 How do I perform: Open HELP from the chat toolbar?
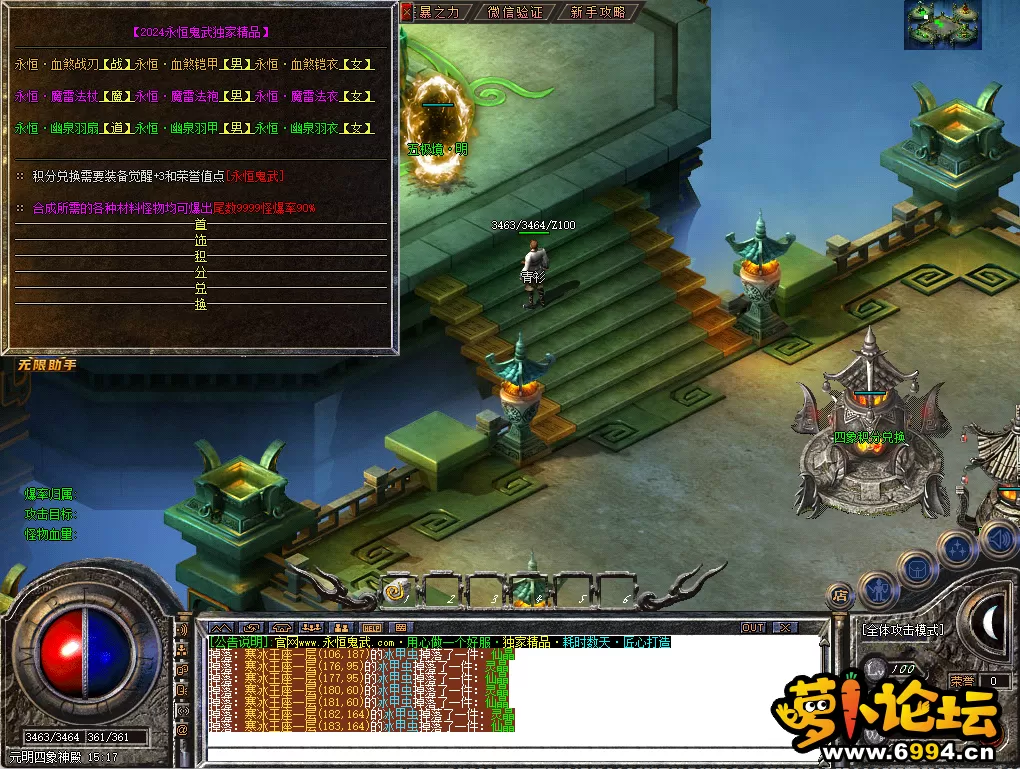point(371,627)
